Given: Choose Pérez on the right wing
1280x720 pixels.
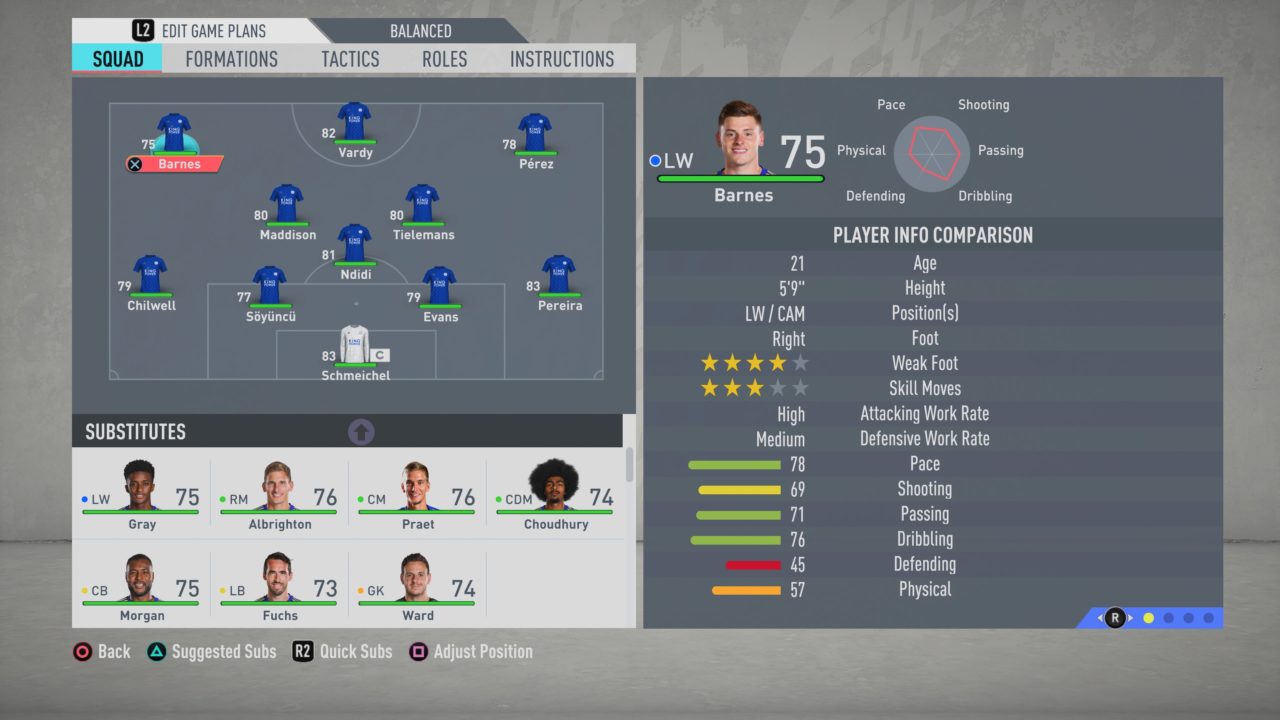Looking at the screenshot, I should (535, 135).
